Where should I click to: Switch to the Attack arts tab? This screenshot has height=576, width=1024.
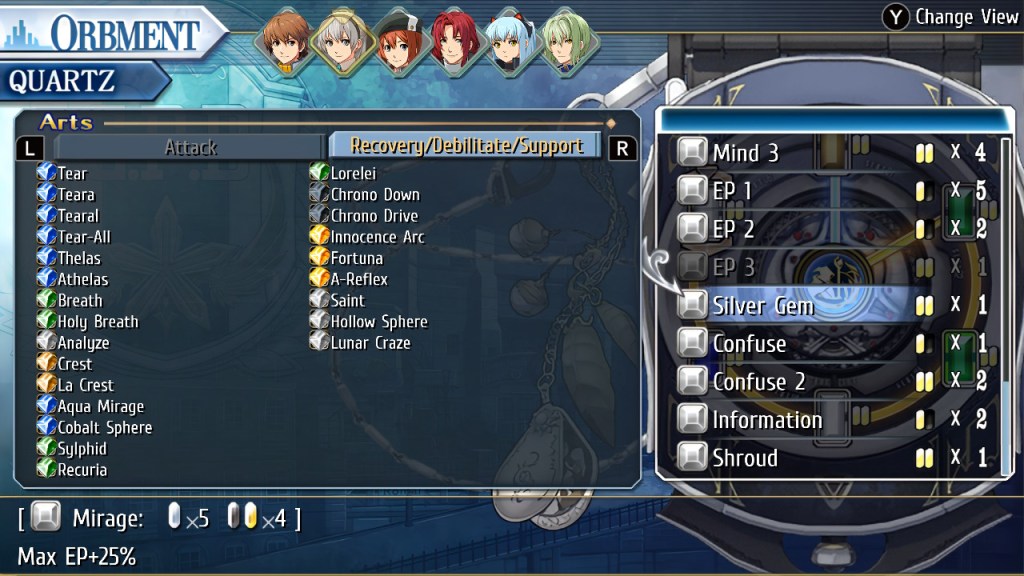190,147
